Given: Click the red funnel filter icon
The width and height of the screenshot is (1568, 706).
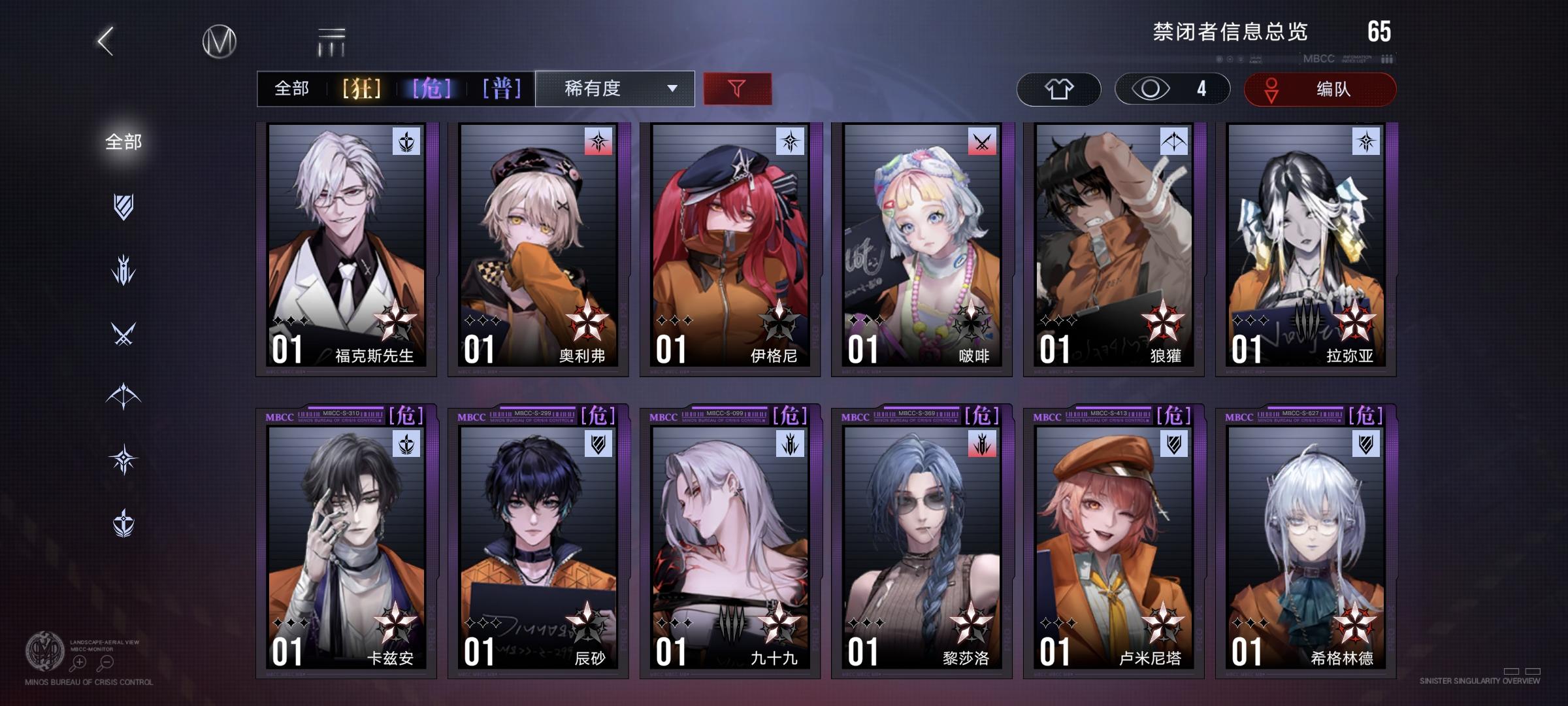Looking at the screenshot, I should pos(737,88).
